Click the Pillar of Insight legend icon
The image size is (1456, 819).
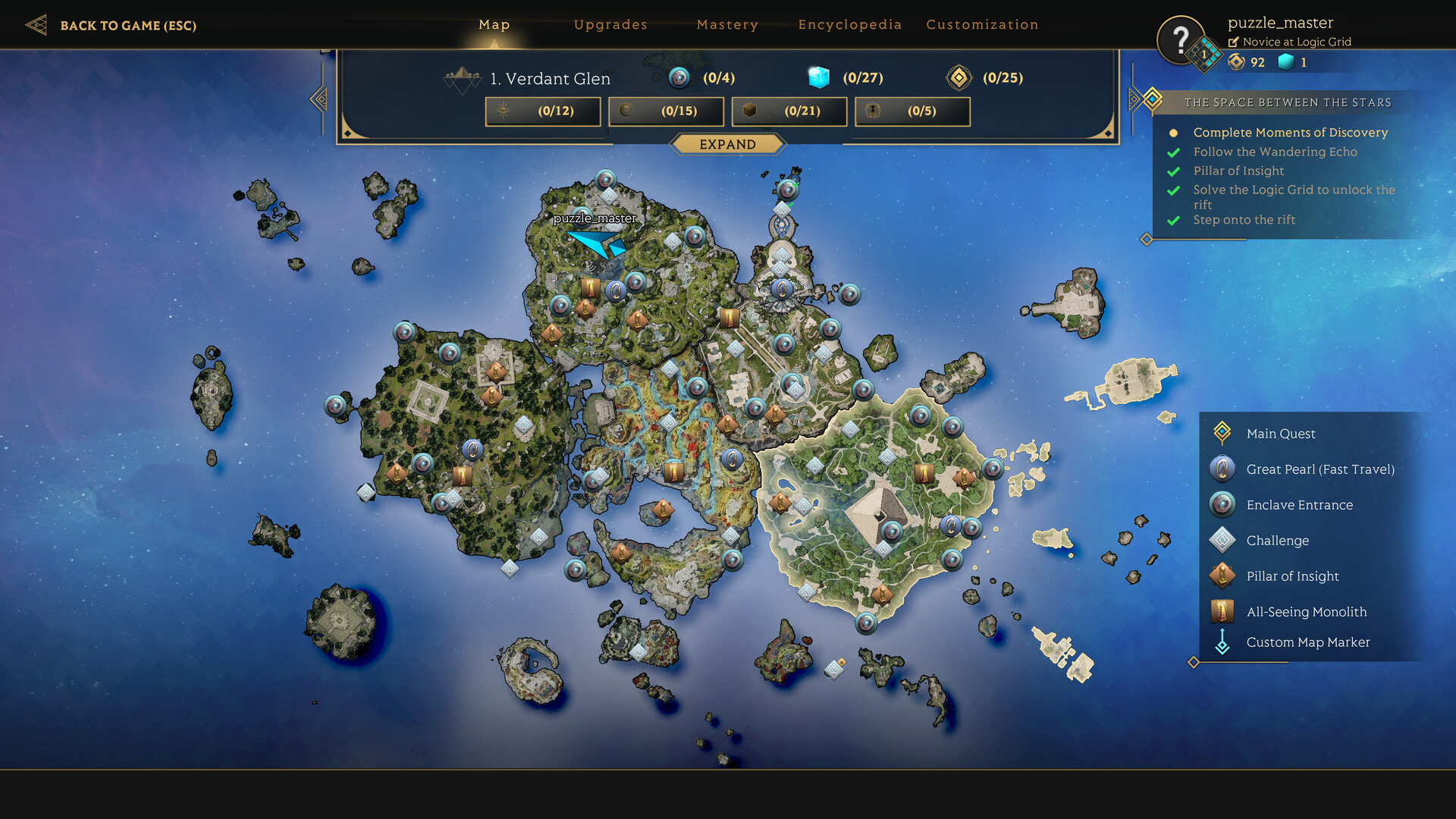coord(1222,576)
